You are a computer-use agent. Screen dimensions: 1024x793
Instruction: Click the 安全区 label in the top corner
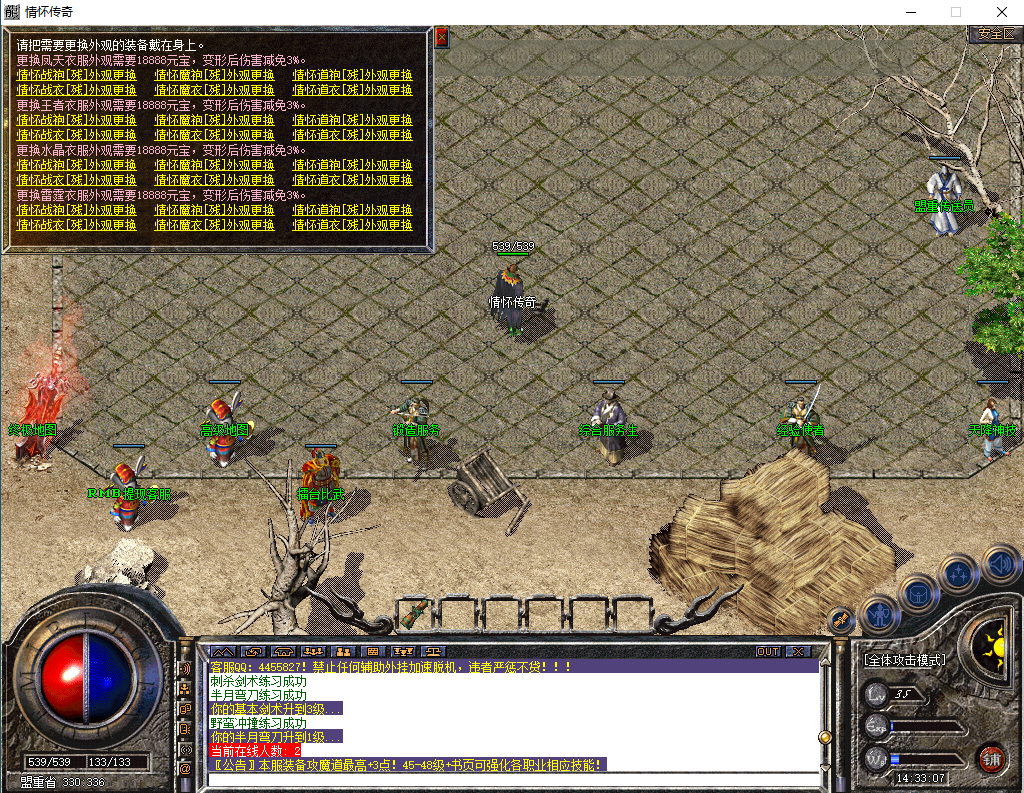pyautogui.click(x=995, y=34)
